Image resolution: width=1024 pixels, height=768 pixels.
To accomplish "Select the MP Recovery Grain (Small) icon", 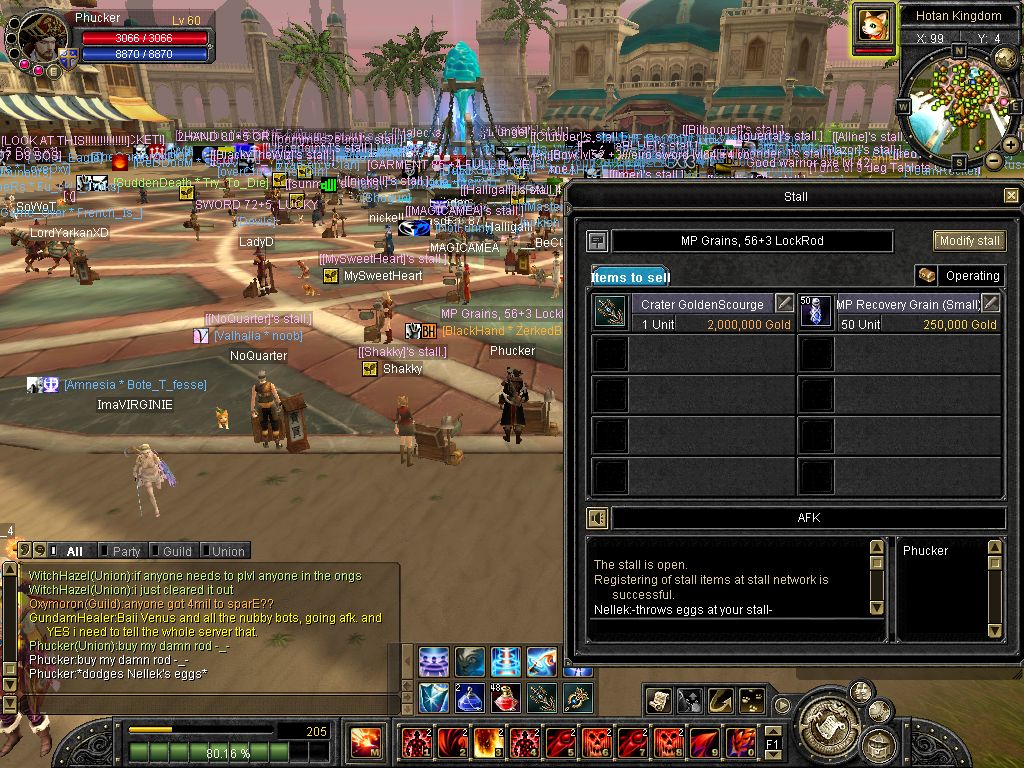I will pos(816,312).
